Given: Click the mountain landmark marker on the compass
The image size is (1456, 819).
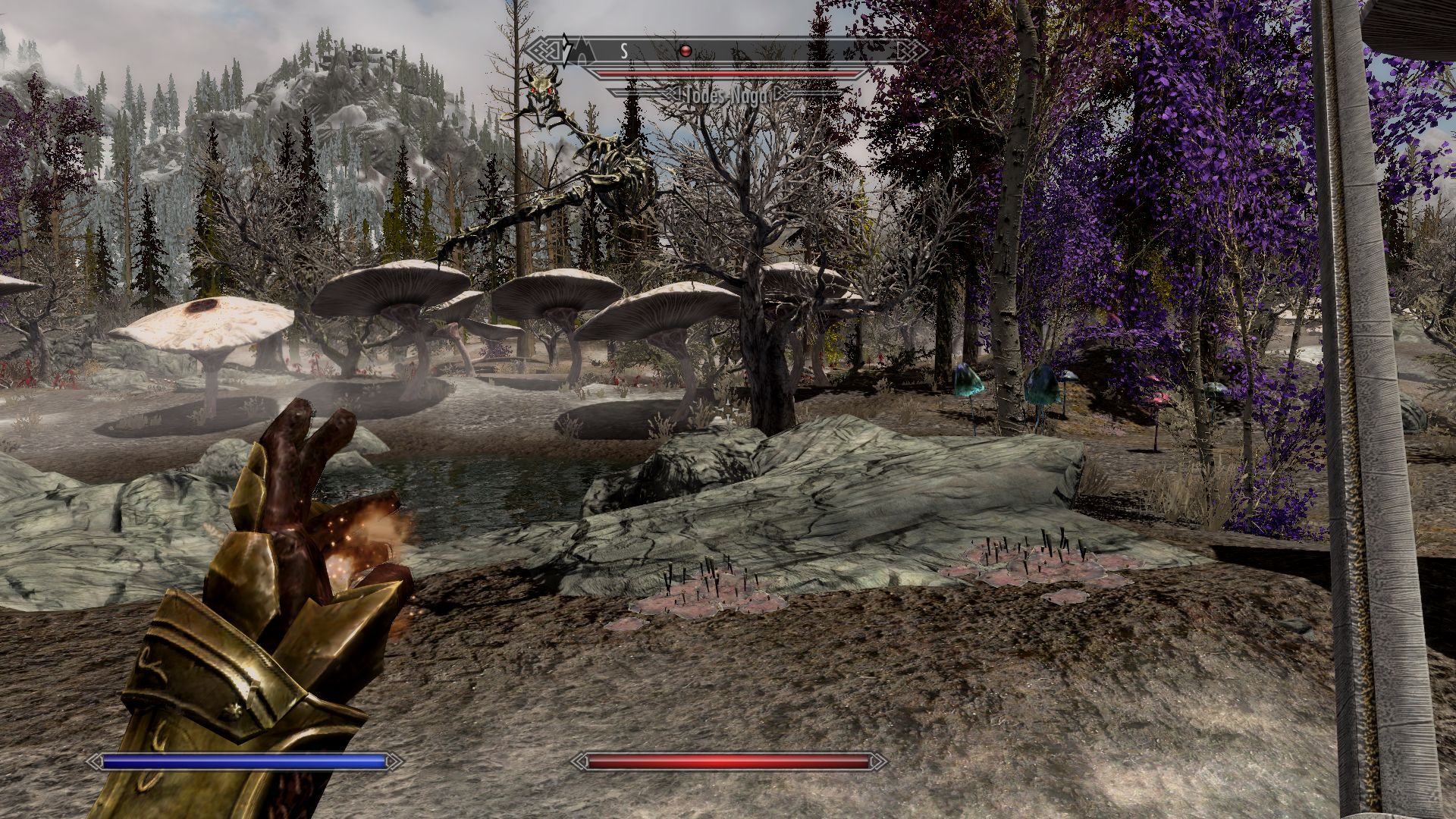Looking at the screenshot, I should point(584,49).
